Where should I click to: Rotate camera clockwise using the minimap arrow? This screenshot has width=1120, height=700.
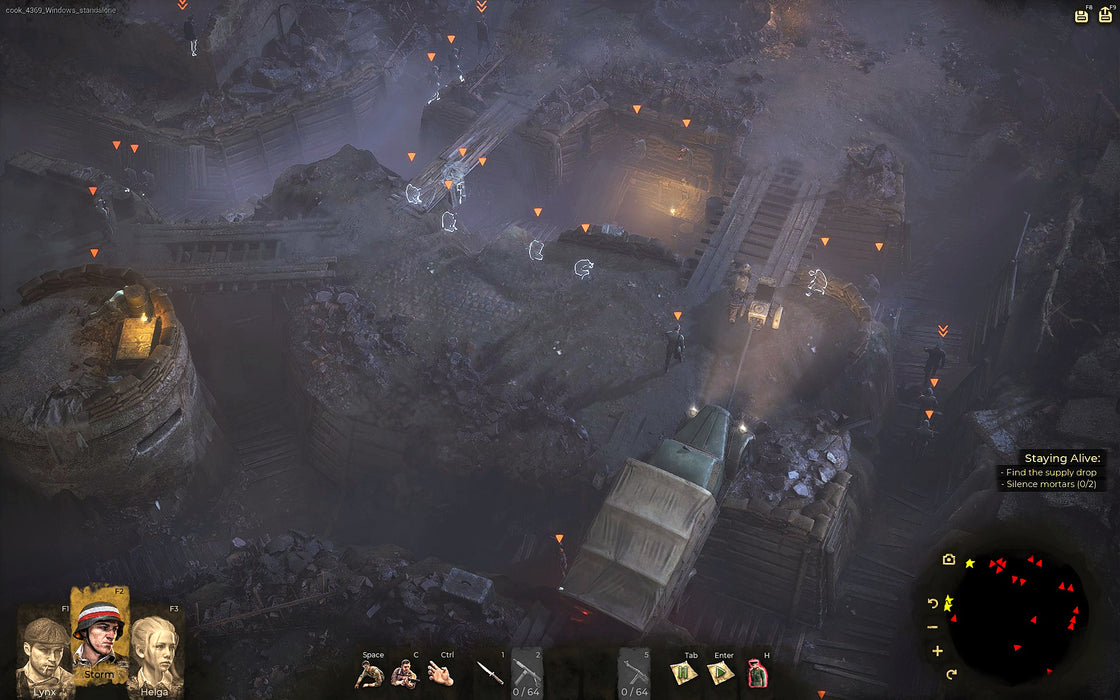coord(951,674)
